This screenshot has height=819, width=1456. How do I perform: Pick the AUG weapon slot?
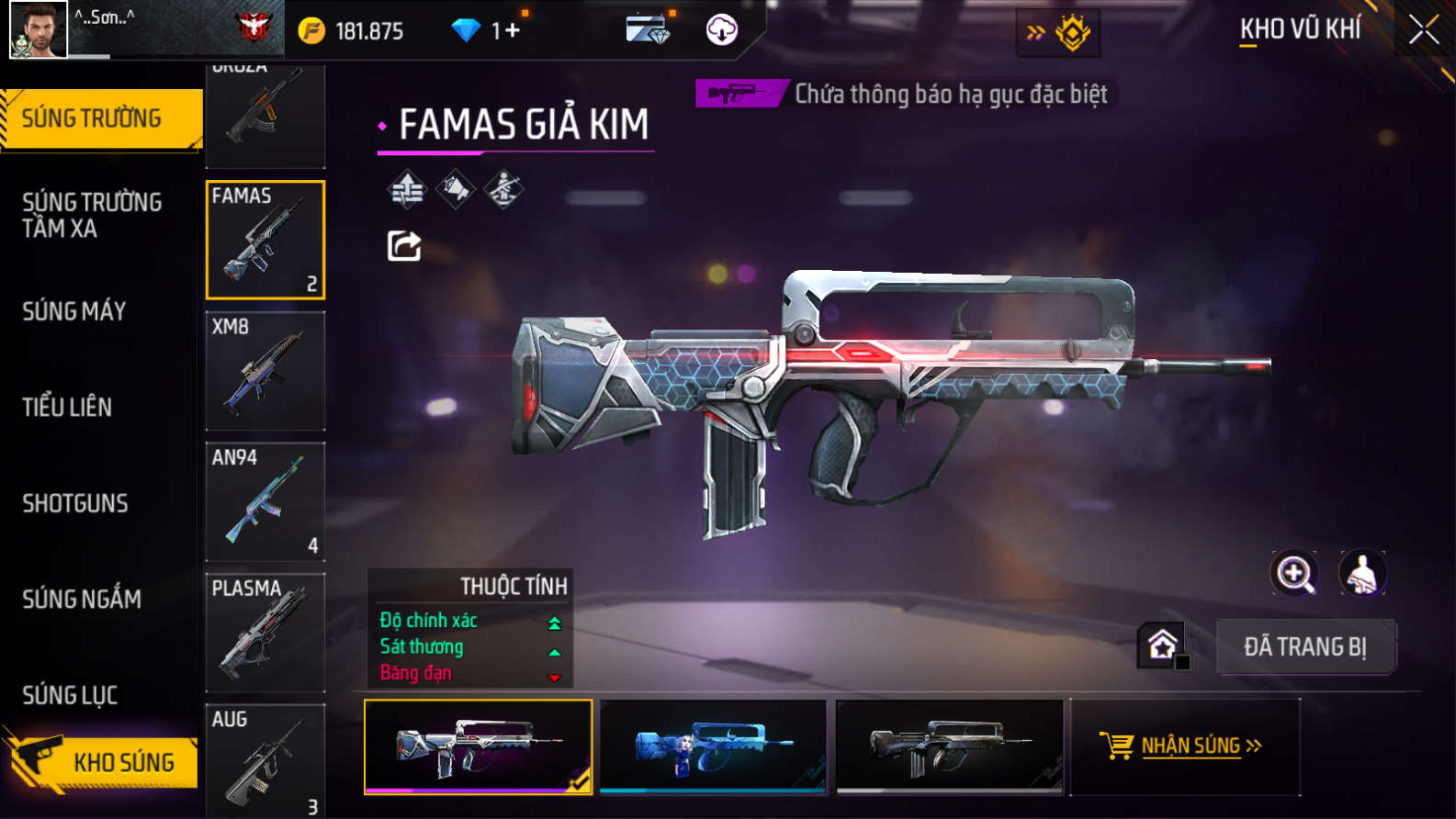tap(265, 760)
